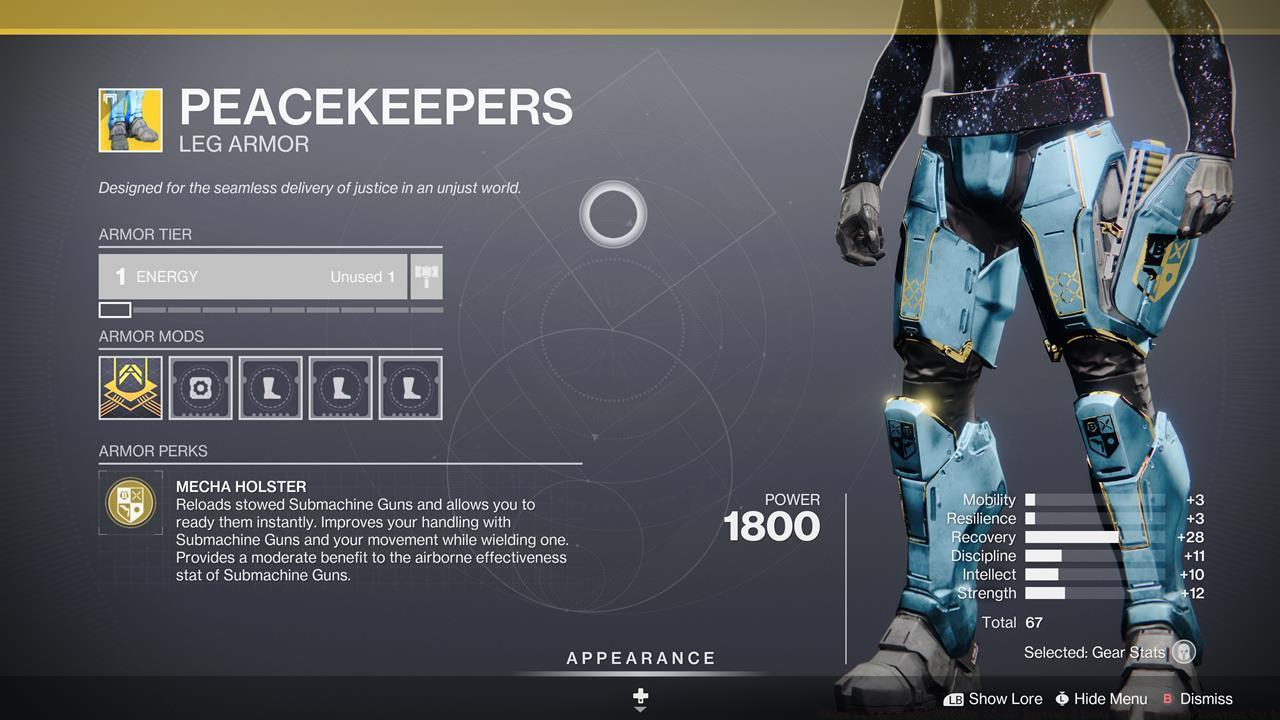This screenshot has height=720, width=1280.
Task: Click the Peacekeepers leg armor icon
Action: point(131,121)
